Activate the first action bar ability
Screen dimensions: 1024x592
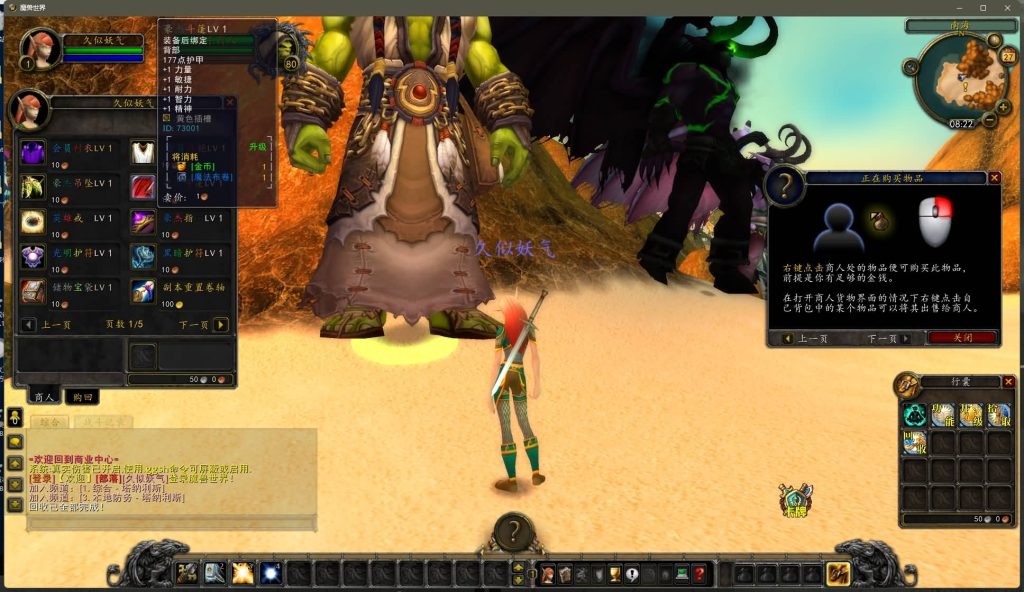[188, 573]
